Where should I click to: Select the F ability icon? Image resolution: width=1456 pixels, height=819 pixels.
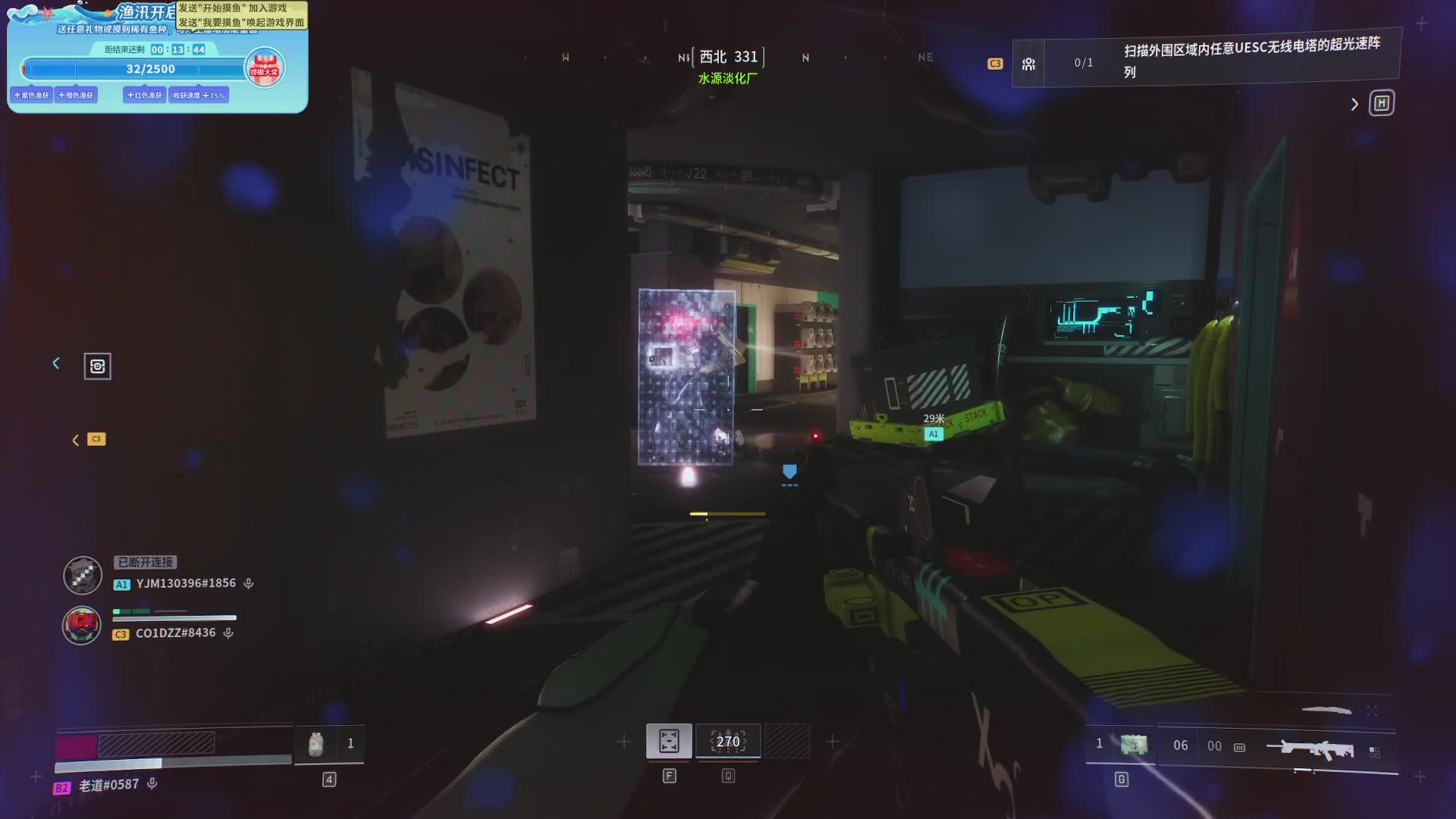pyautogui.click(x=669, y=741)
